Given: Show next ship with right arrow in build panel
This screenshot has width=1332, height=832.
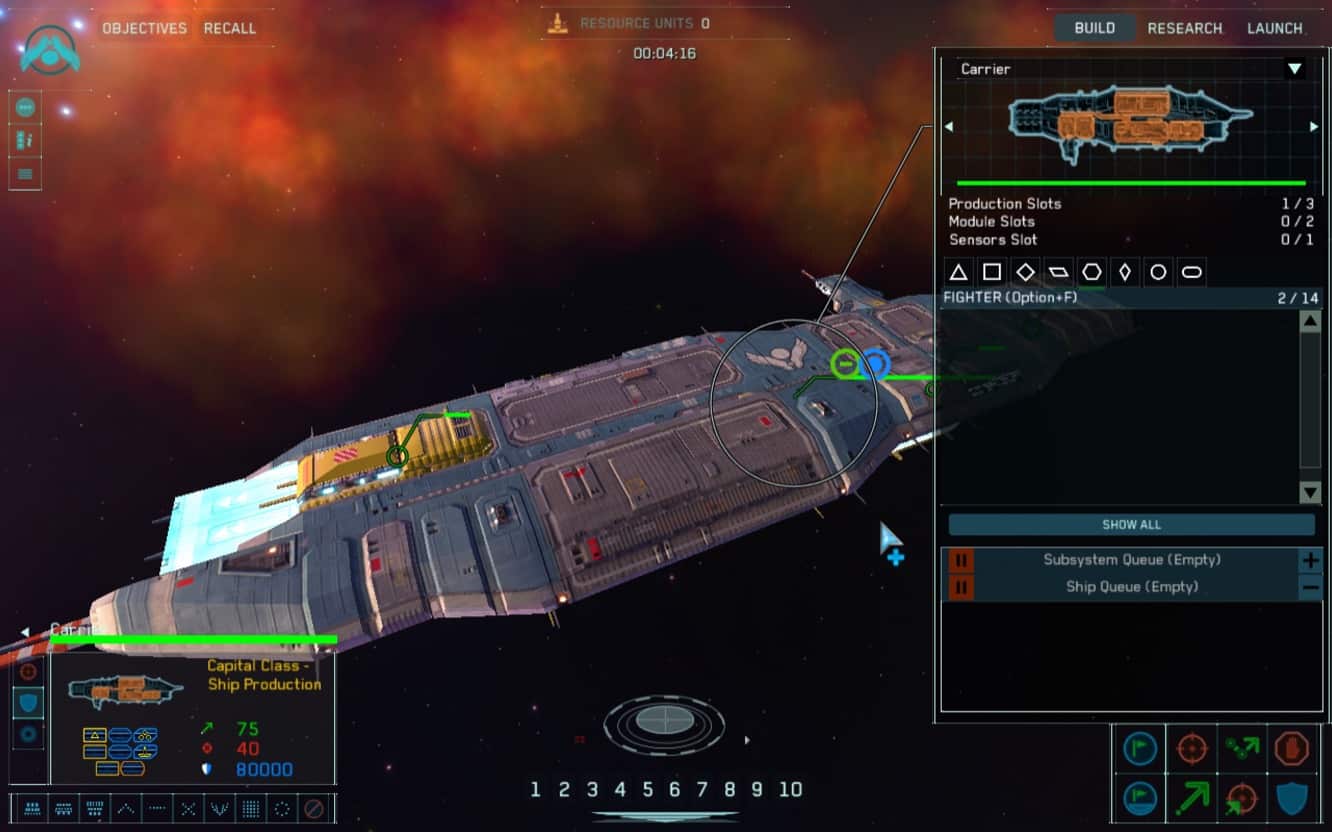Looking at the screenshot, I should click(1314, 127).
